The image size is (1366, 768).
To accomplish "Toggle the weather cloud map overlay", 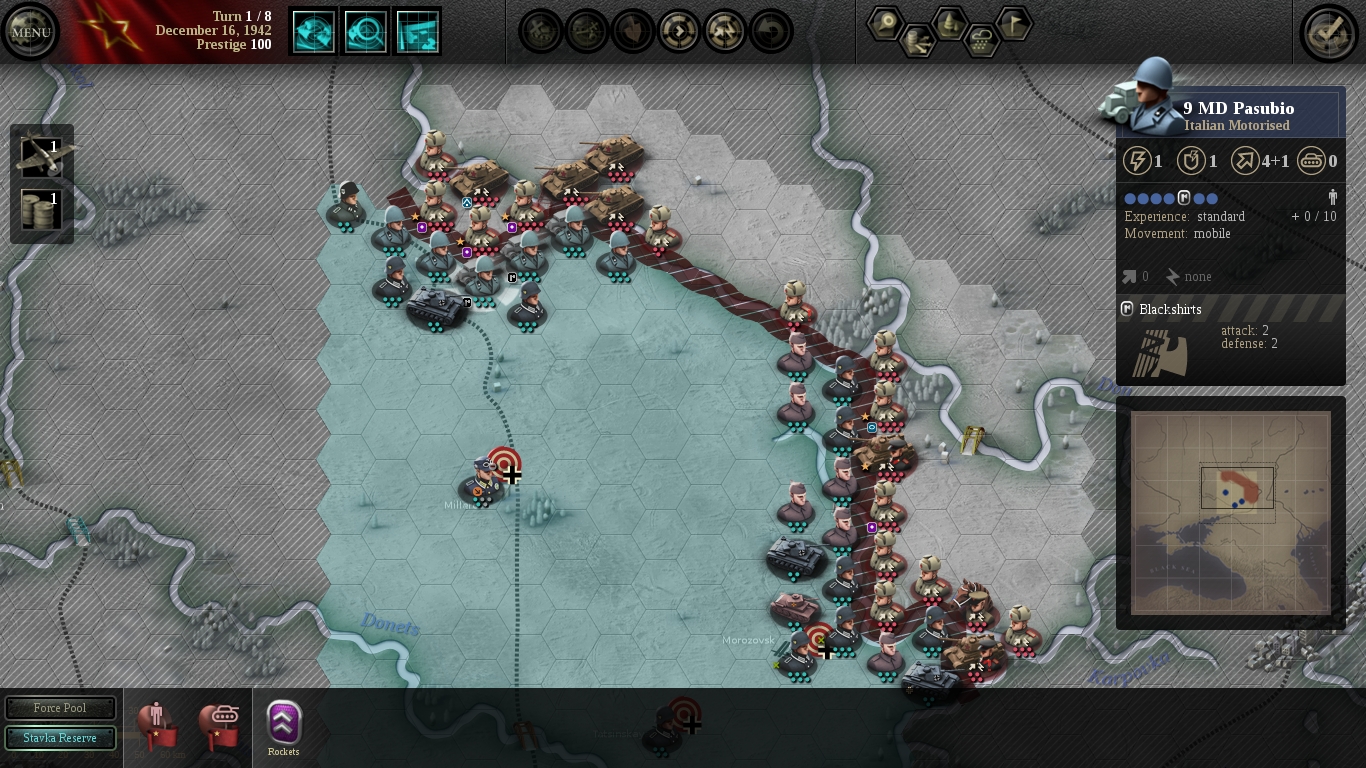I will 983,40.
